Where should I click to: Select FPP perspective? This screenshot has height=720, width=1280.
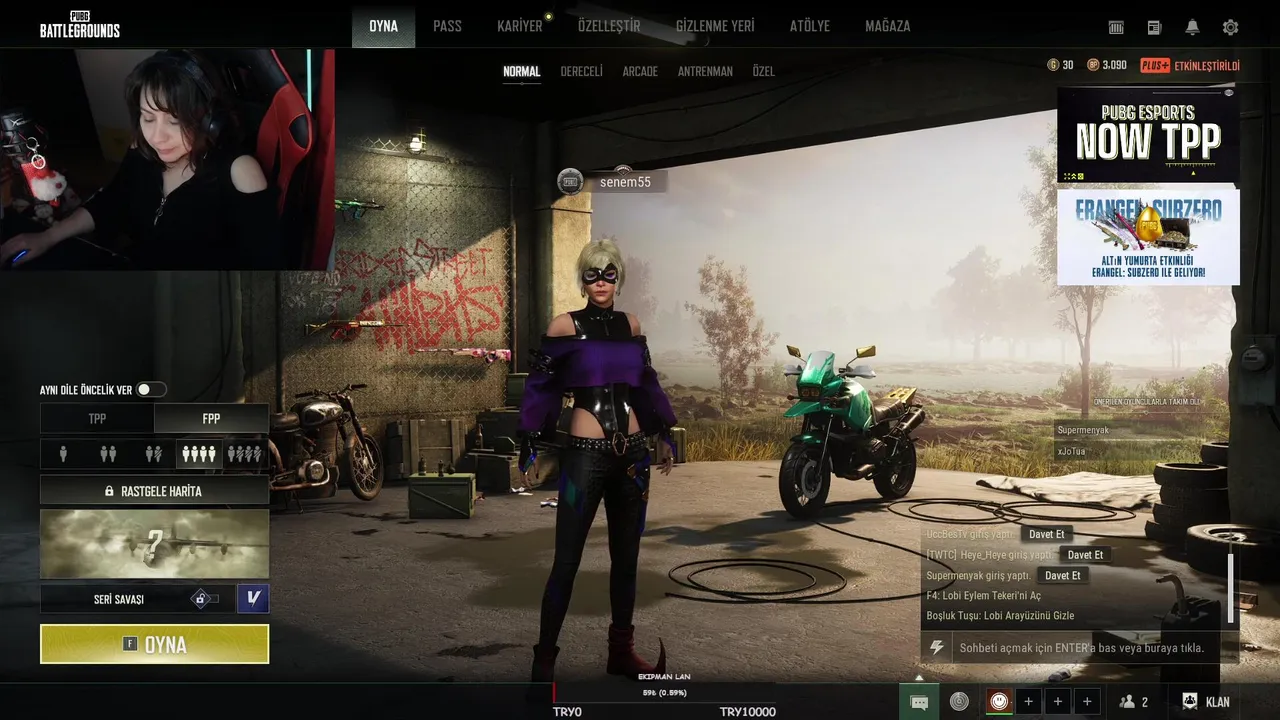tap(211, 418)
